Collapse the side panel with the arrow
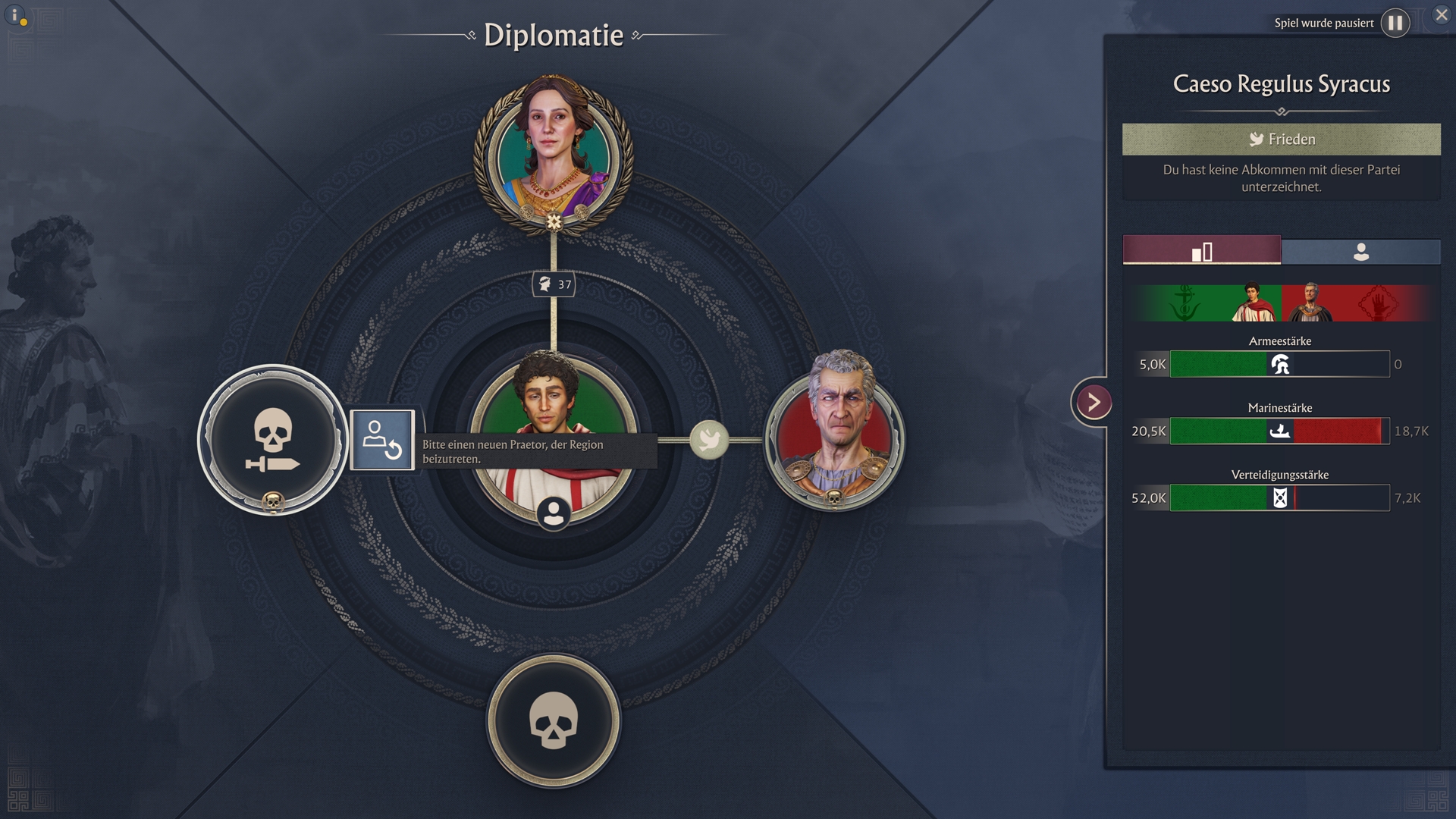The height and width of the screenshot is (819, 1456). pyautogui.click(x=1093, y=402)
